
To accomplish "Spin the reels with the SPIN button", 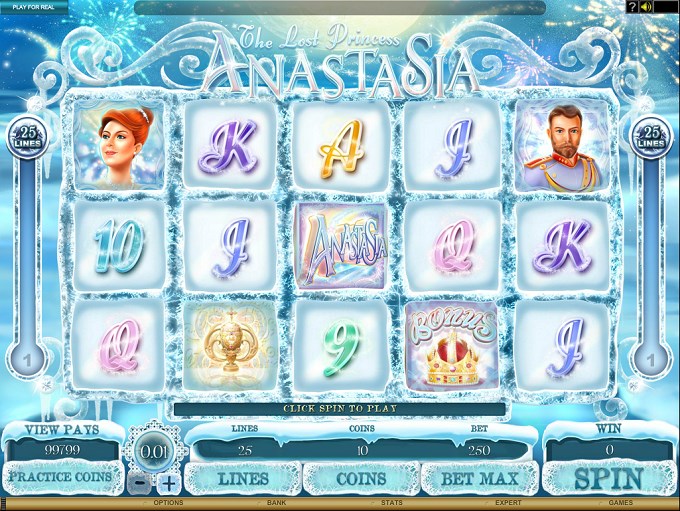I will coord(609,478).
